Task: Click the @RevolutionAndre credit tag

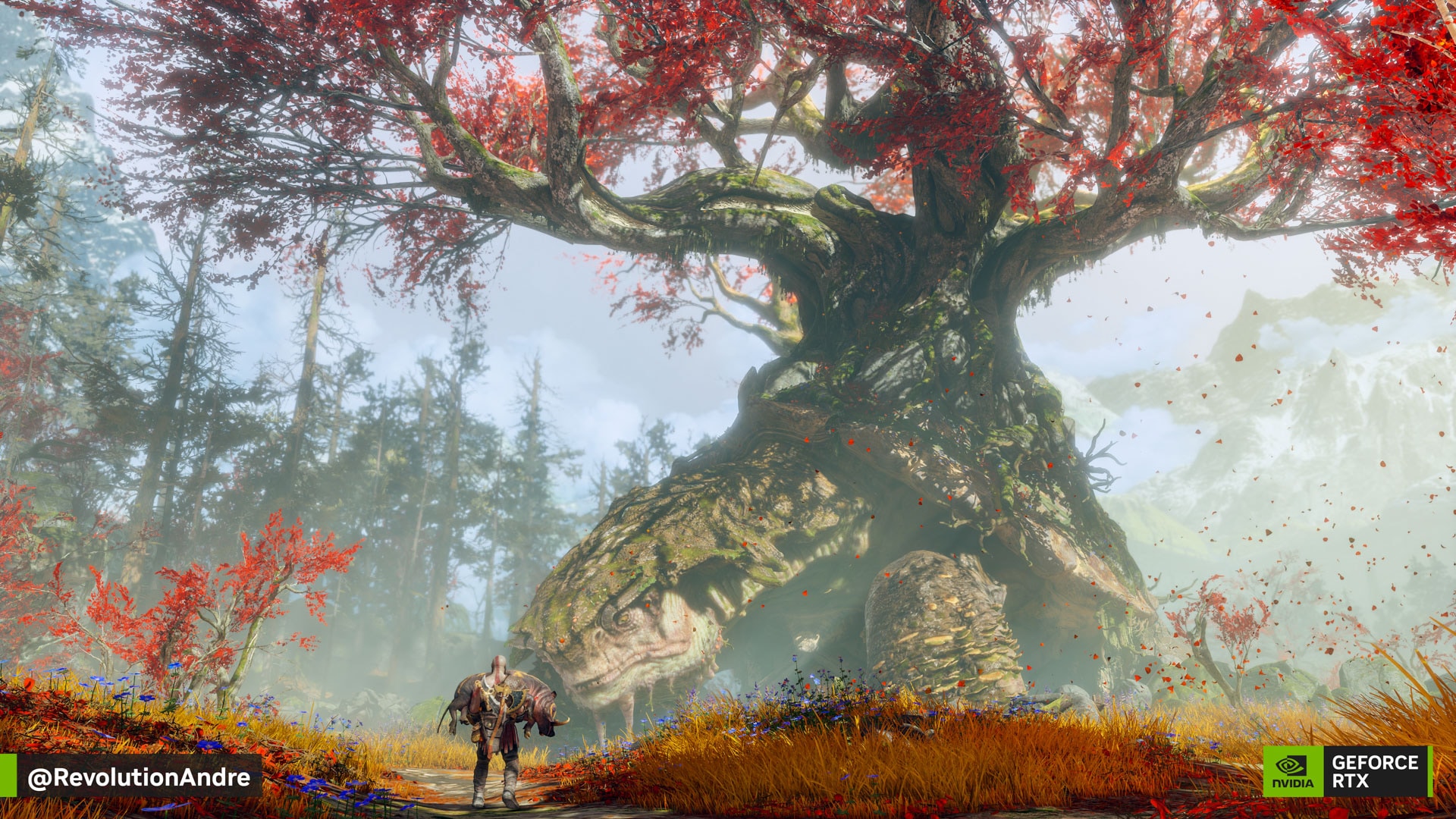Action: click(x=139, y=777)
